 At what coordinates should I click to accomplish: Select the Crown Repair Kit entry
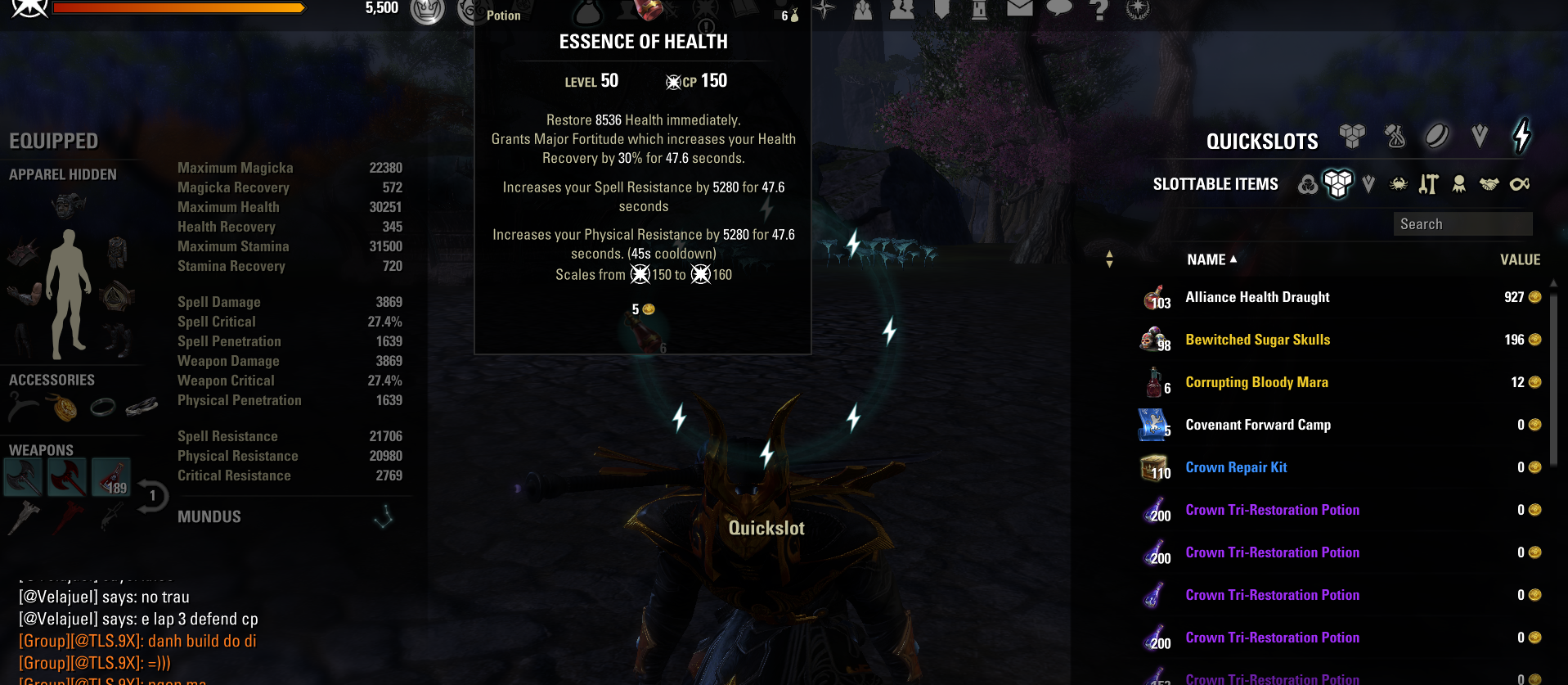1237,467
